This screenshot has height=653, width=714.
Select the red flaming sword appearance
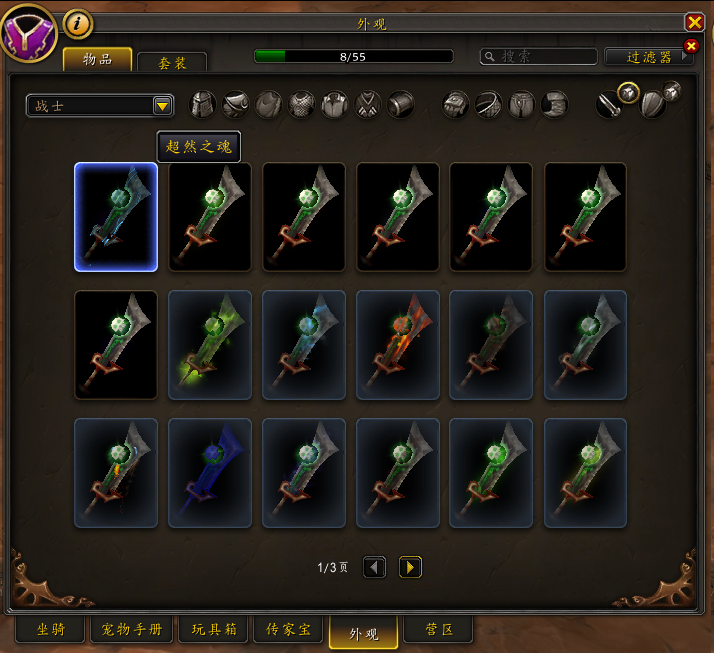coord(398,345)
